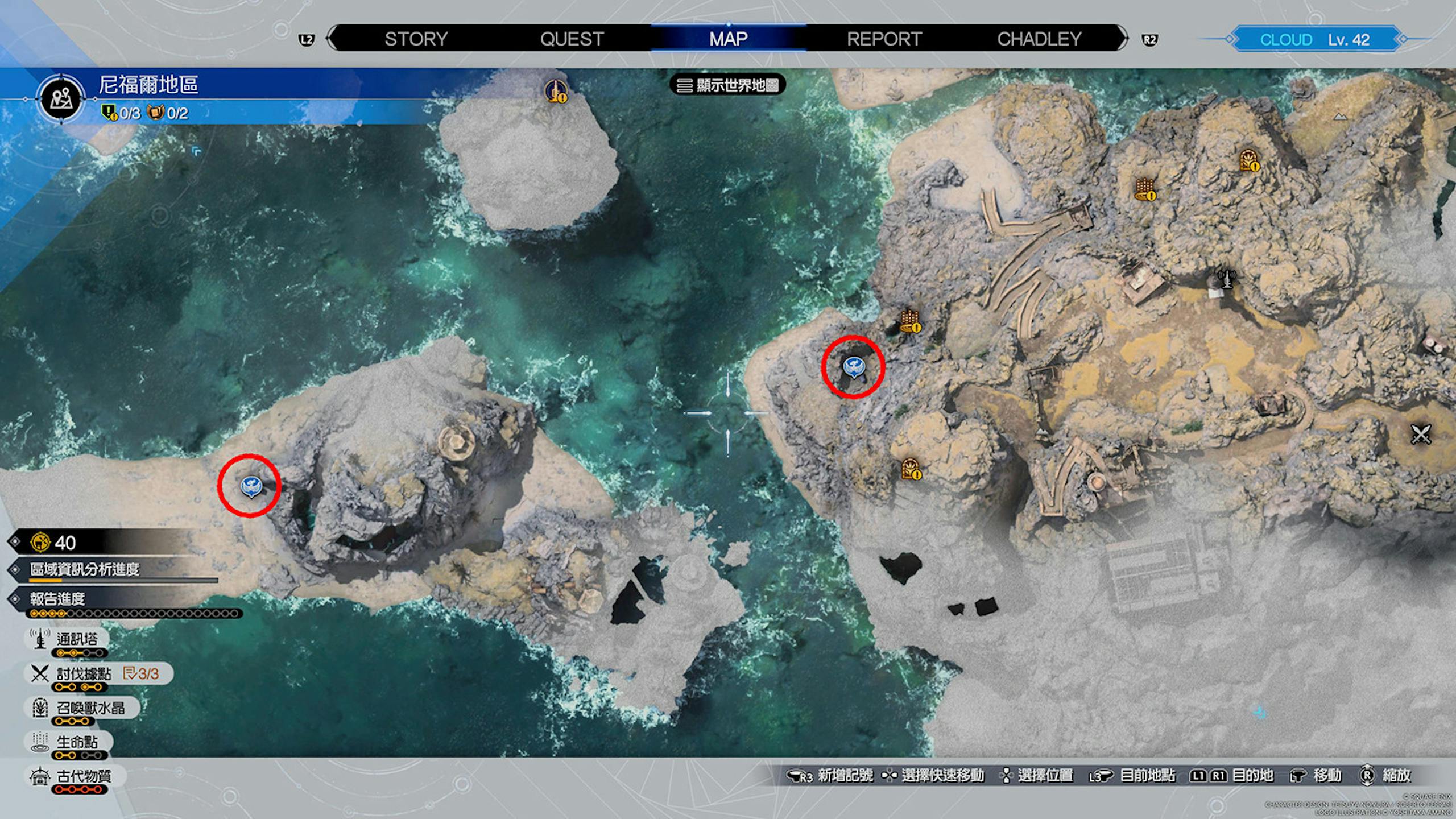Switch to the STORY tab
Screen dimensions: 1456x819
(416, 39)
